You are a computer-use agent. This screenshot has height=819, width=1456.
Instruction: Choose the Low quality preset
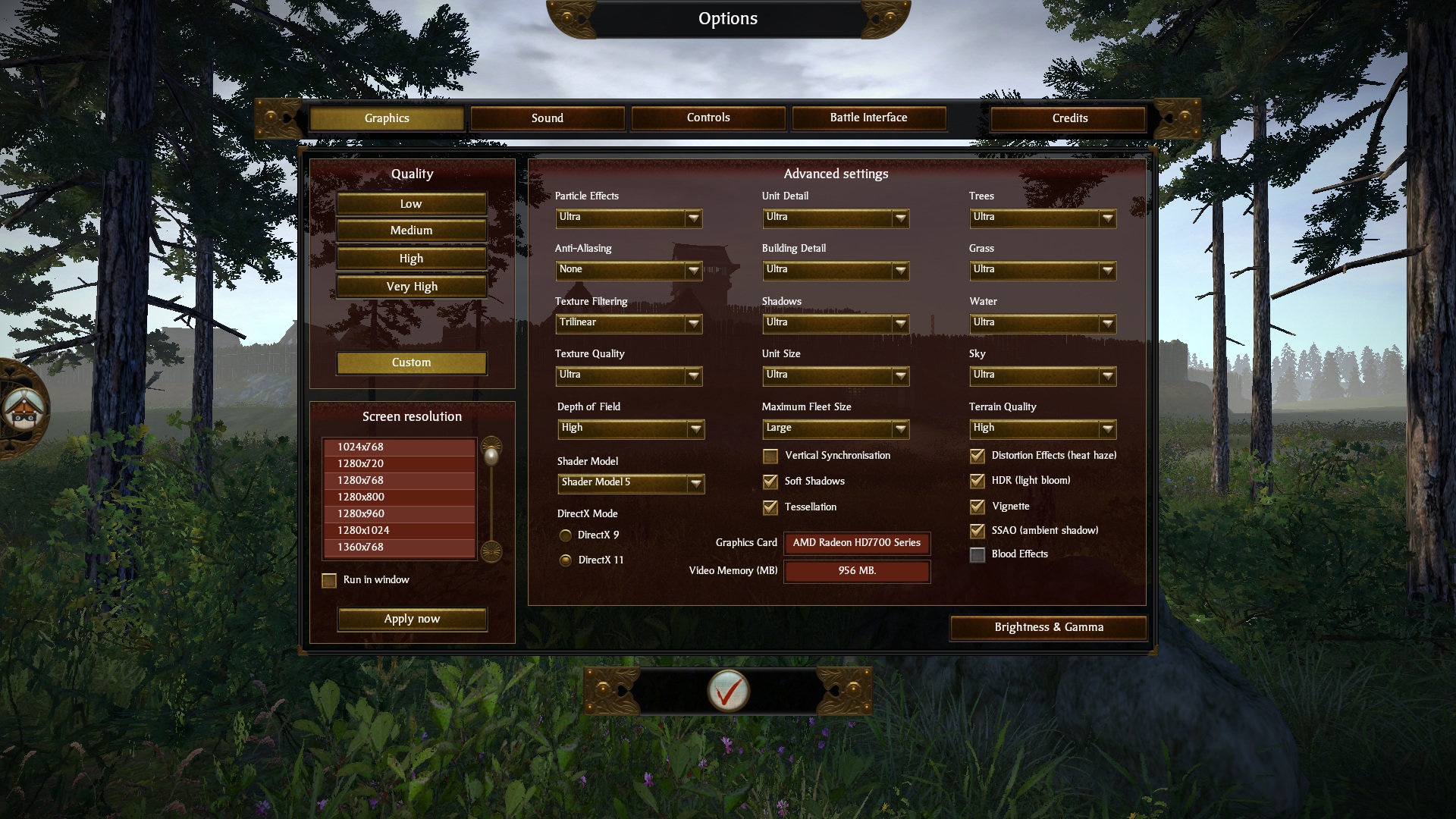tap(411, 204)
